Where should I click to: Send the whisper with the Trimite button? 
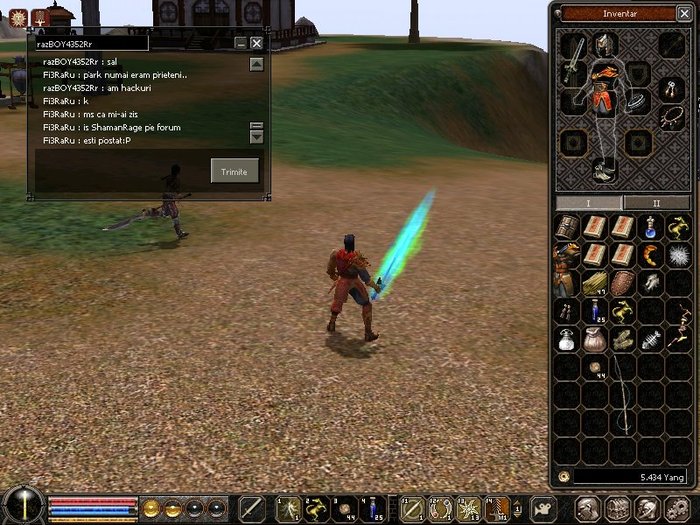click(234, 171)
